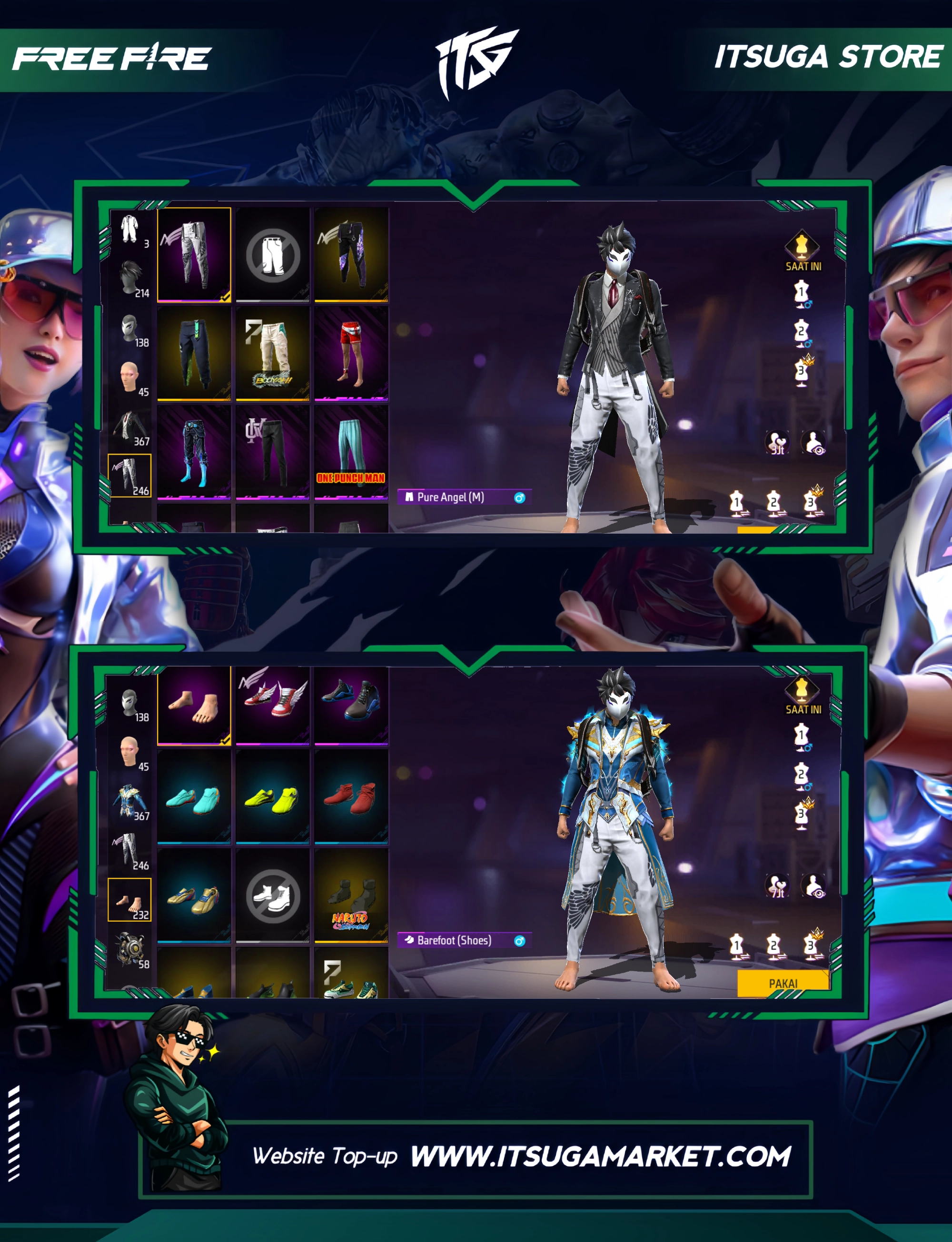Pick the pants with cyan boots

194,451
